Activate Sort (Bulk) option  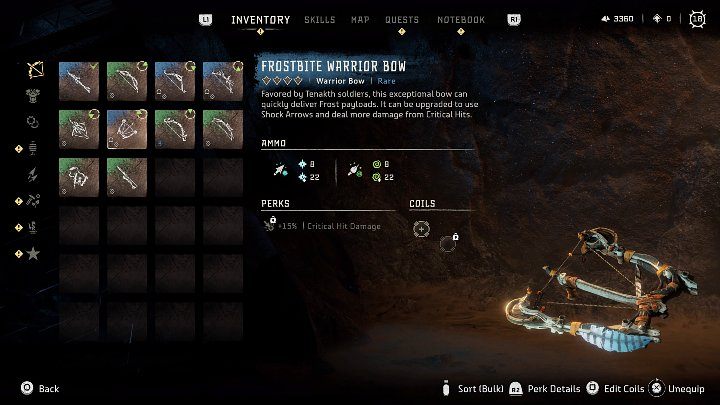(x=468, y=388)
